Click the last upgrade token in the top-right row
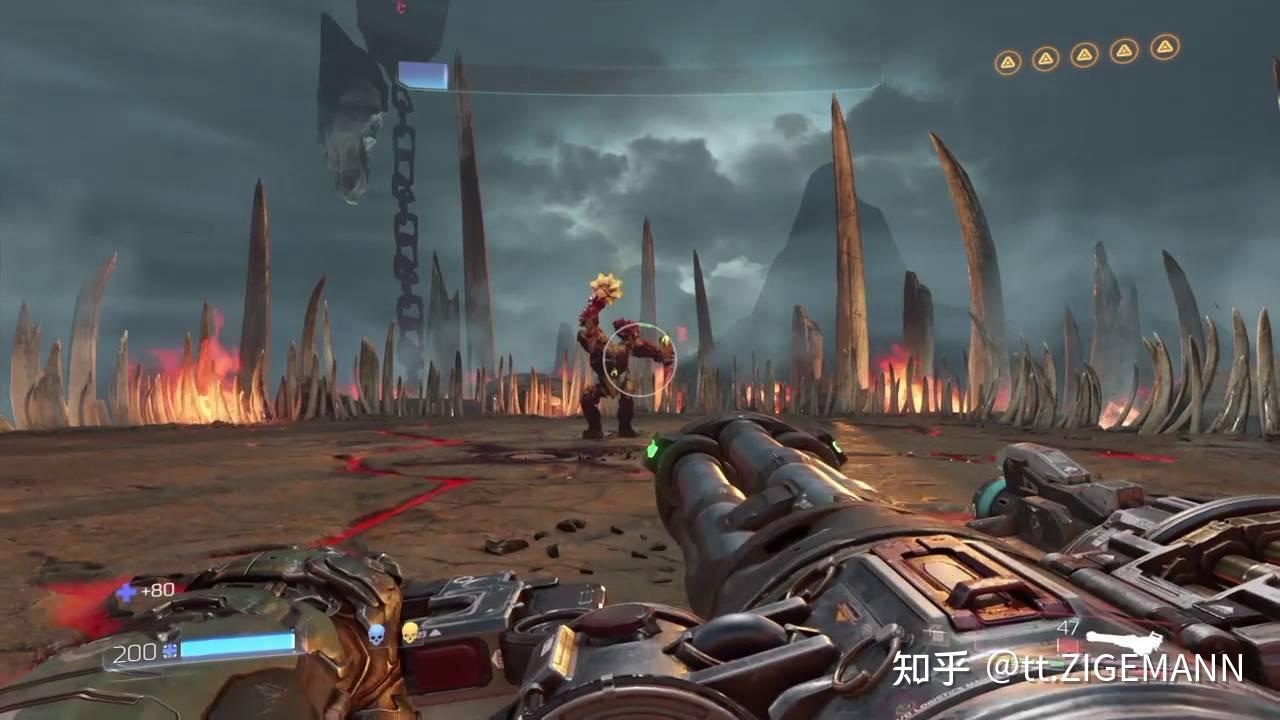Screen dimensions: 1280x720 pyautogui.click(x=1163, y=45)
